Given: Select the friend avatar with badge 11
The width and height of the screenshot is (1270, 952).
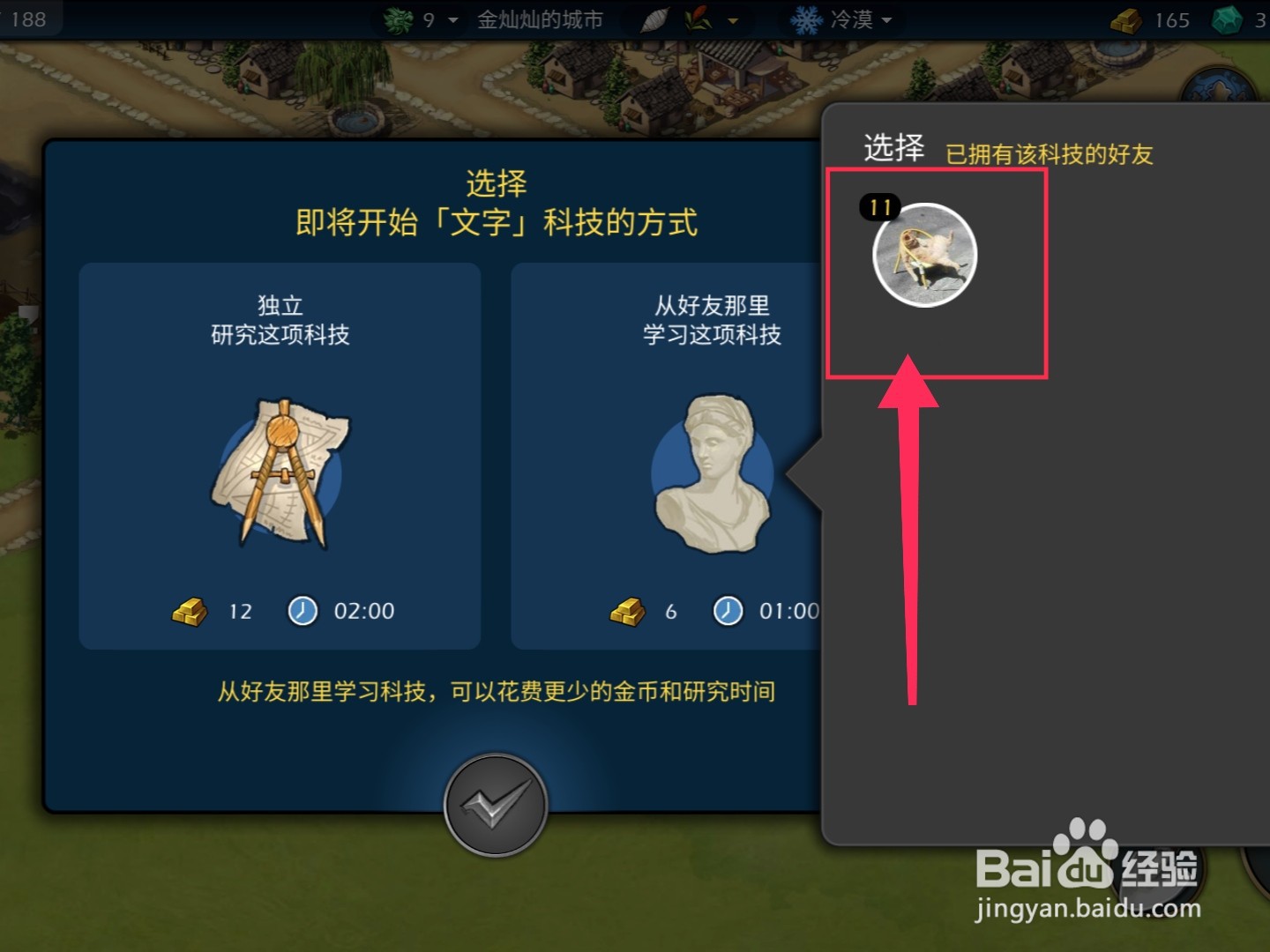Looking at the screenshot, I should pos(924,255).
